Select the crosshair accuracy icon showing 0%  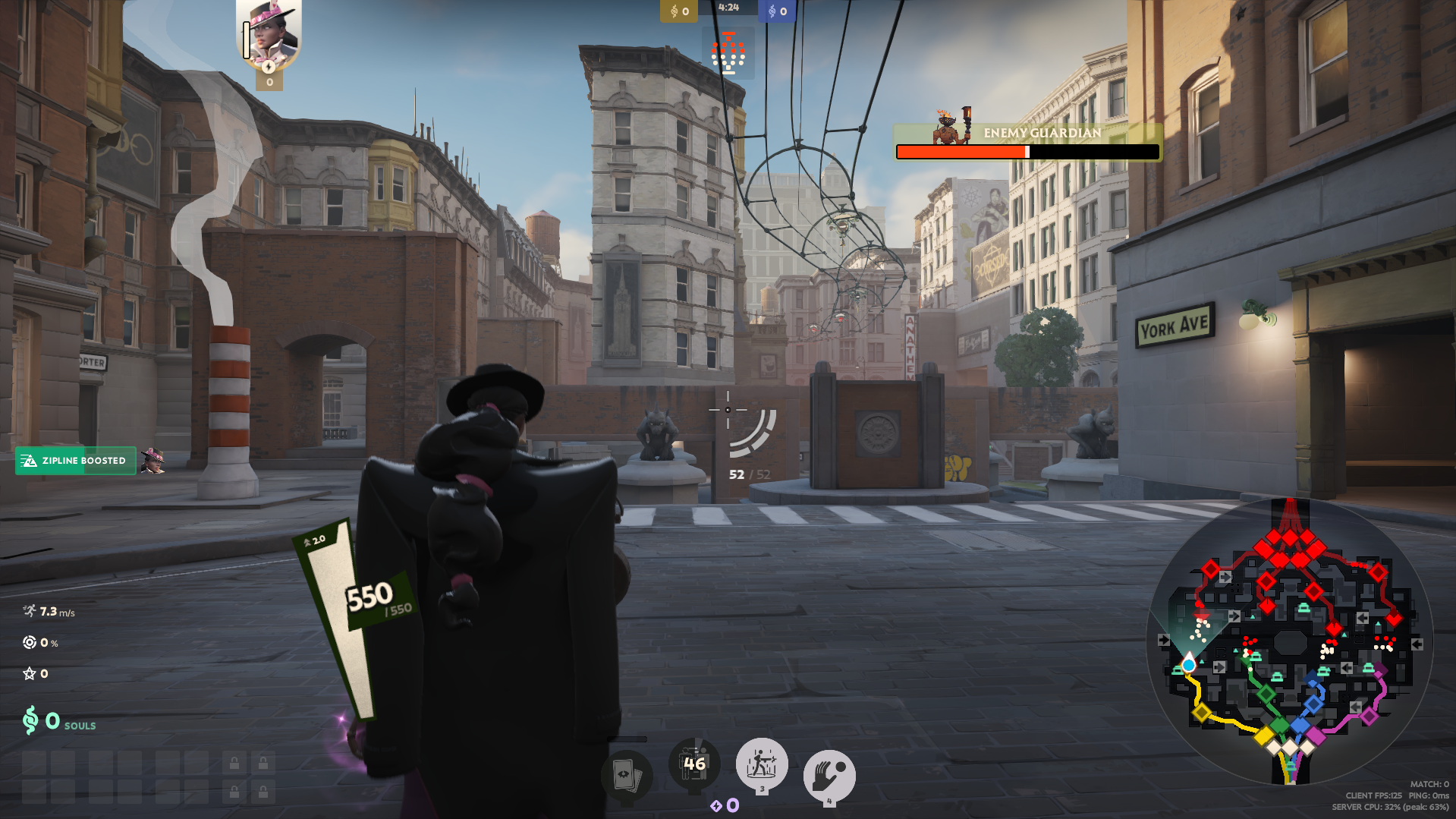tap(29, 642)
